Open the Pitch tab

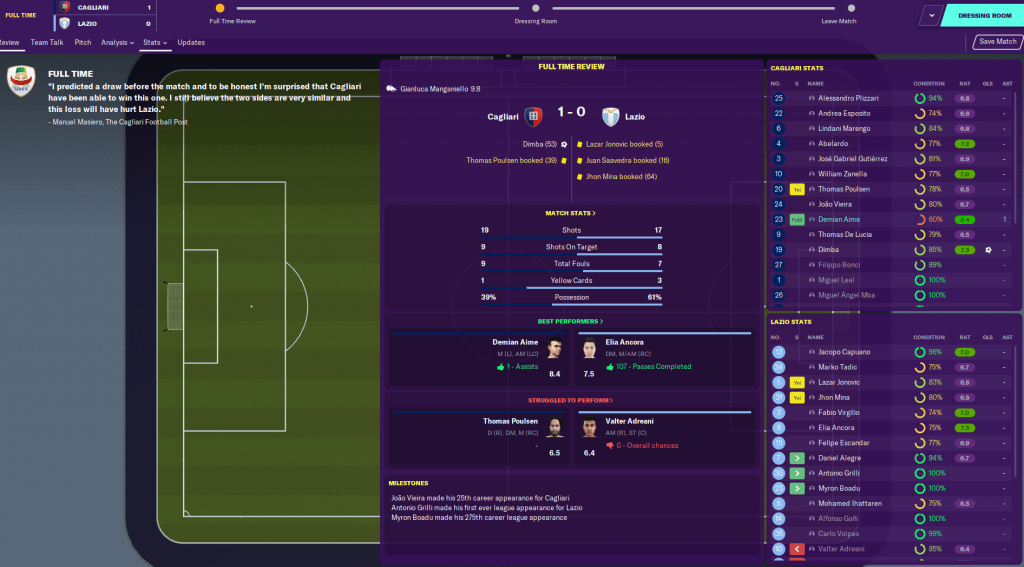(83, 43)
